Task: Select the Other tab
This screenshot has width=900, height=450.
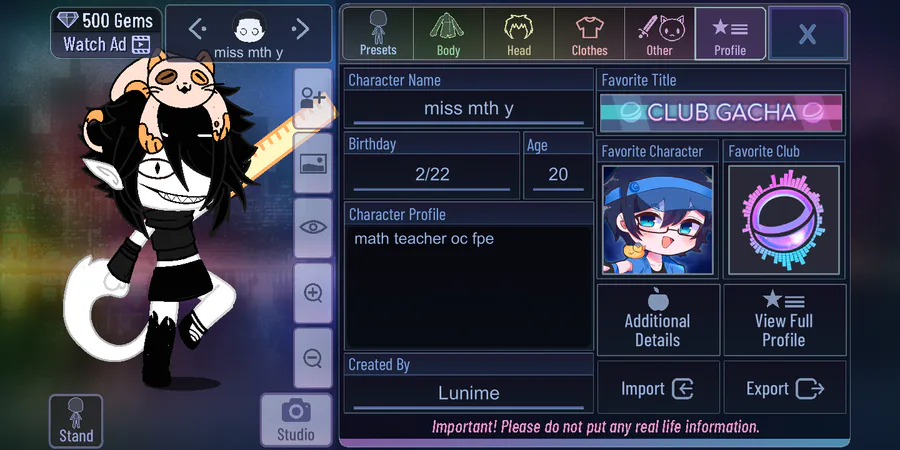Action: tap(659, 33)
